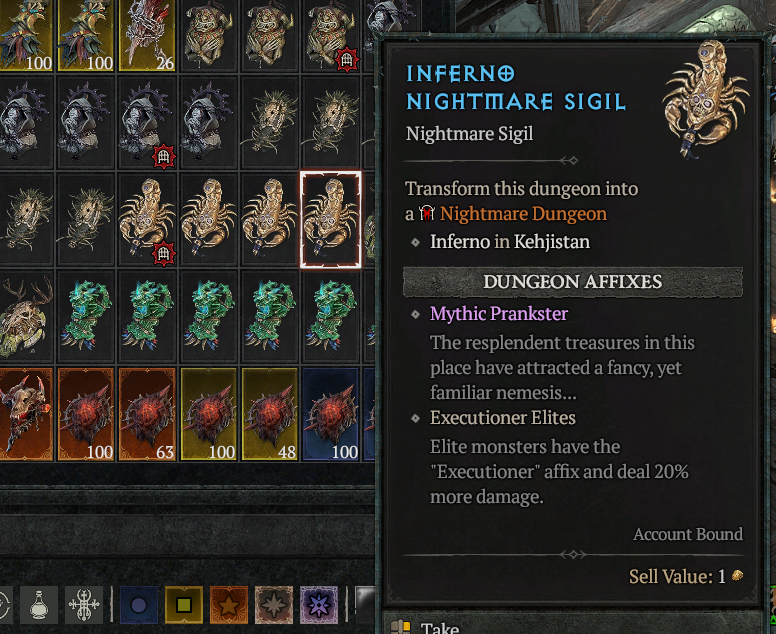Toggle the yellow square rarity filter
The width and height of the screenshot is (776, 634).
coord(183,605)
